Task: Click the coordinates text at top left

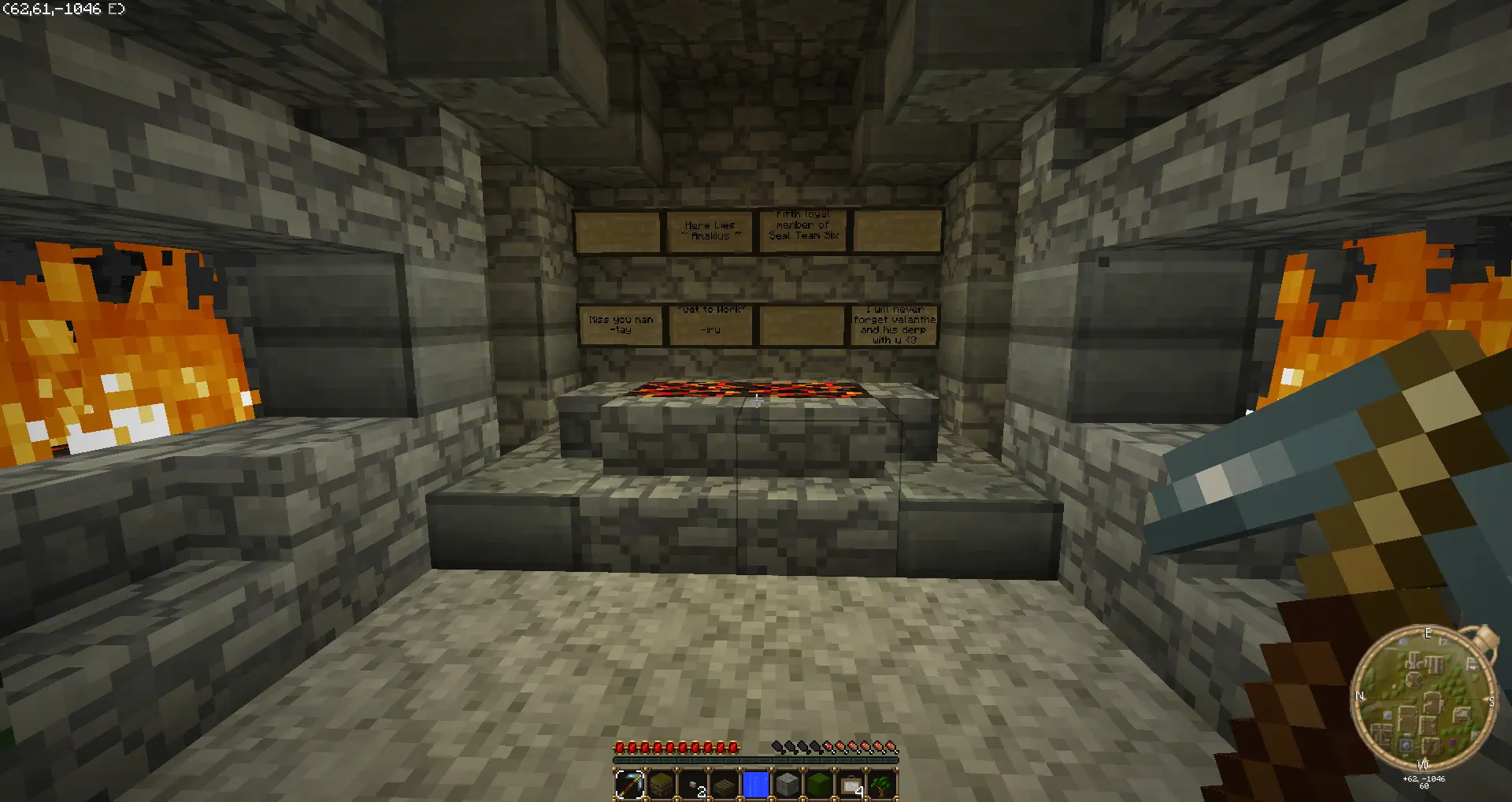Action: [63, 9]
